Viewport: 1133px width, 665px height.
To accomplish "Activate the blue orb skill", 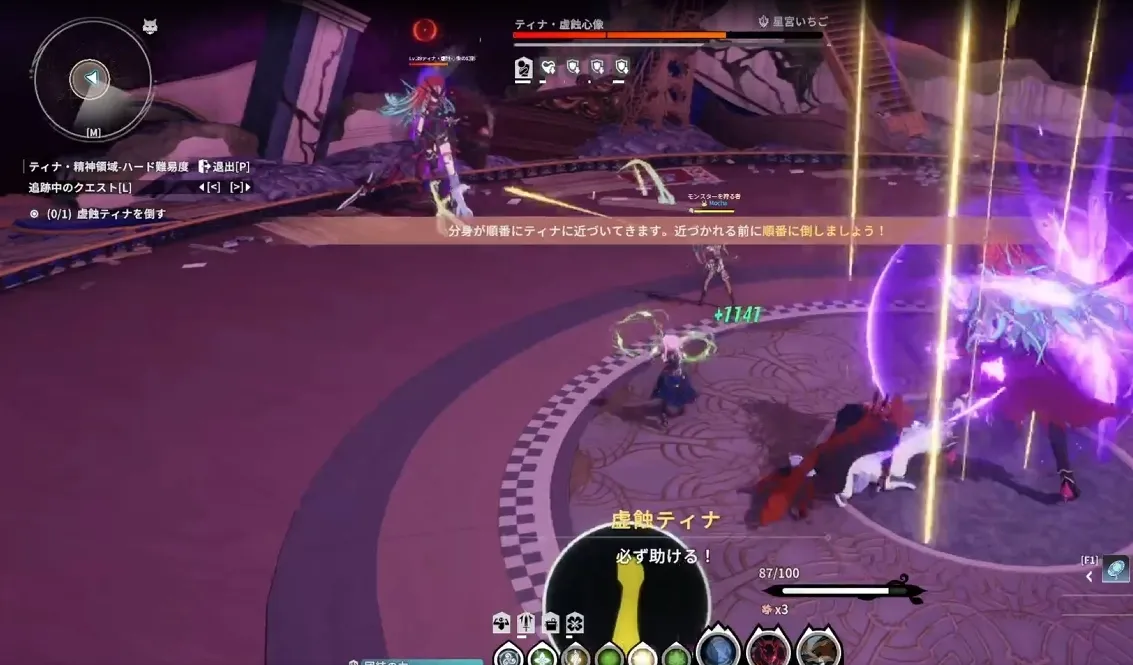I will tap(717, 650).
